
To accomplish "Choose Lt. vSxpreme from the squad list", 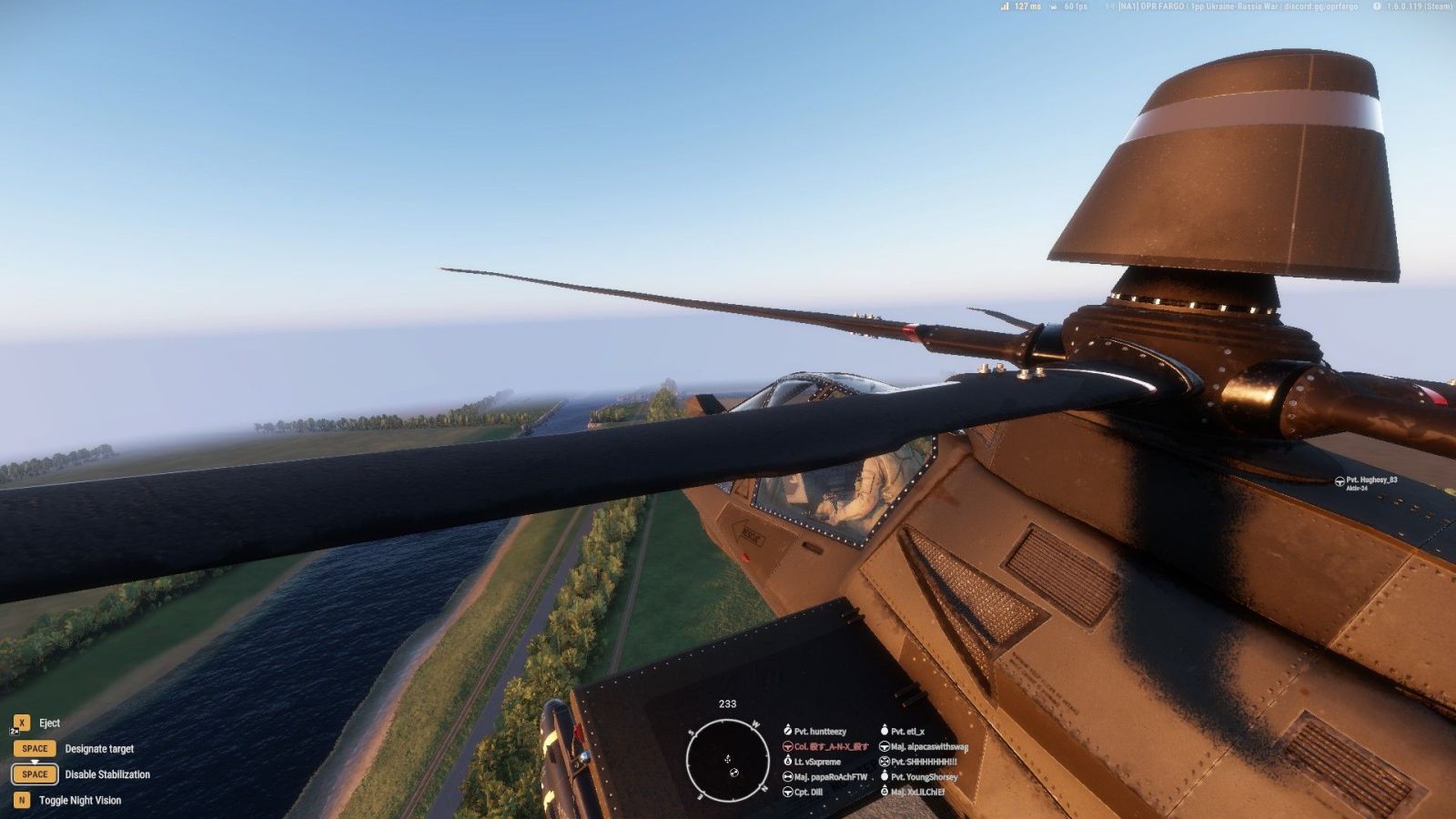I will [816, 762].
